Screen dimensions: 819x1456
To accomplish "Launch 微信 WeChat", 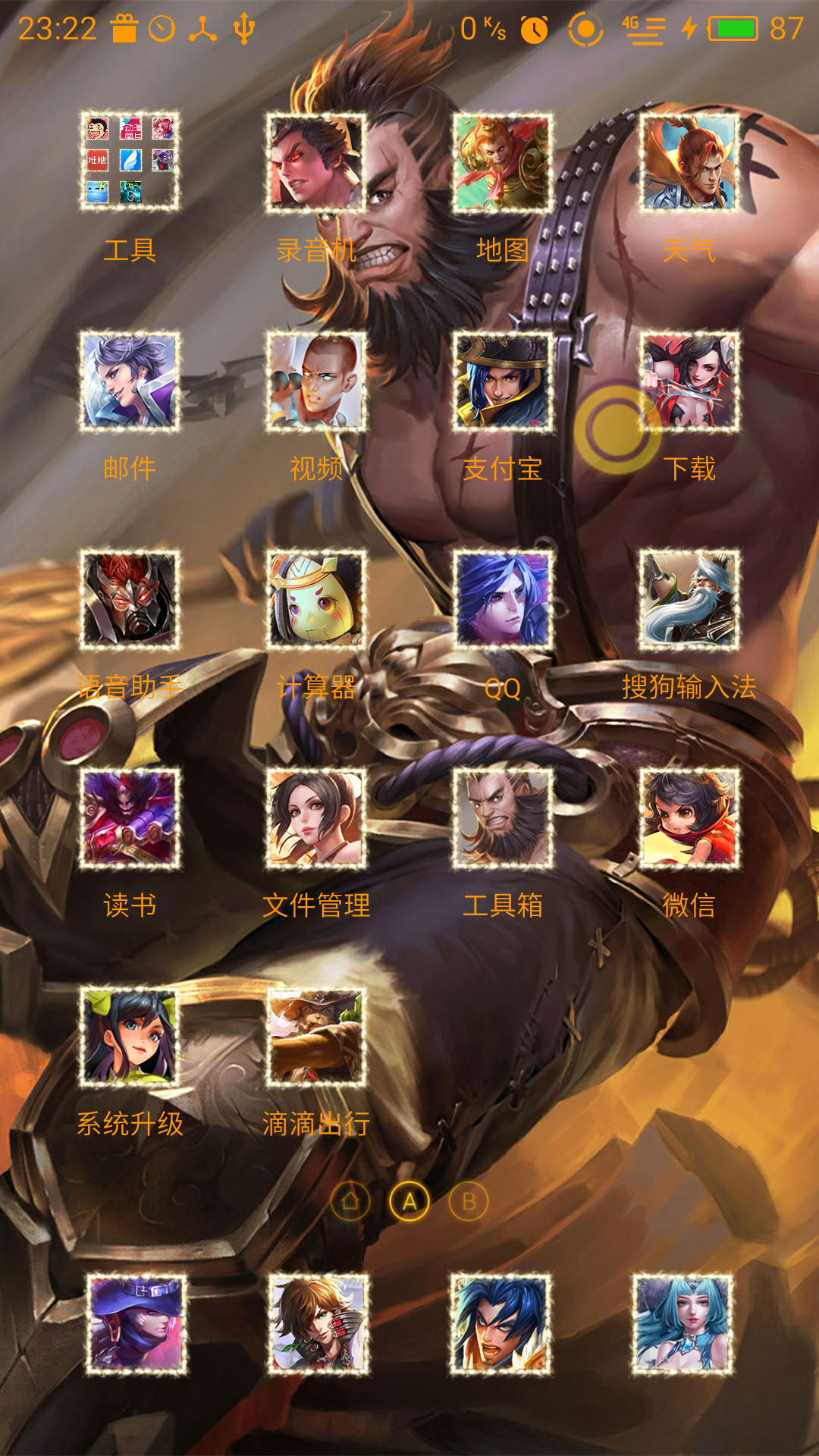I will click(689, 817).
